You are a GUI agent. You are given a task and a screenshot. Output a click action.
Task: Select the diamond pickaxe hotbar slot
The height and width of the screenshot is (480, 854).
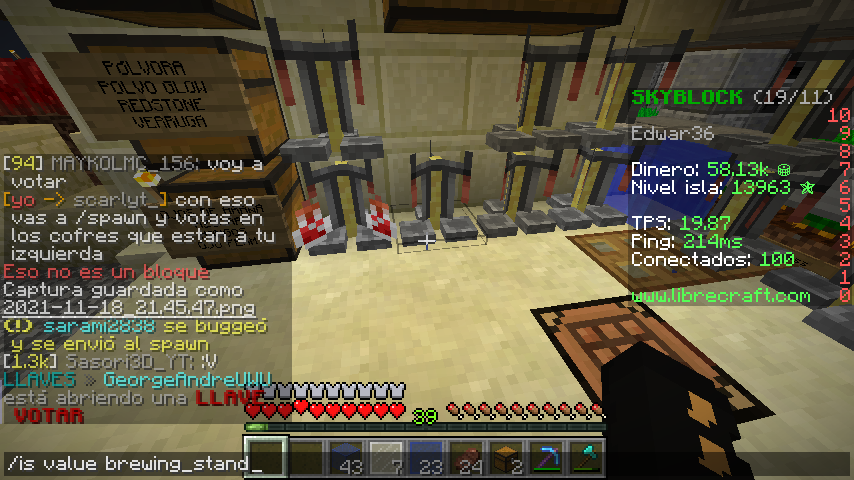[x=546, y=457]
